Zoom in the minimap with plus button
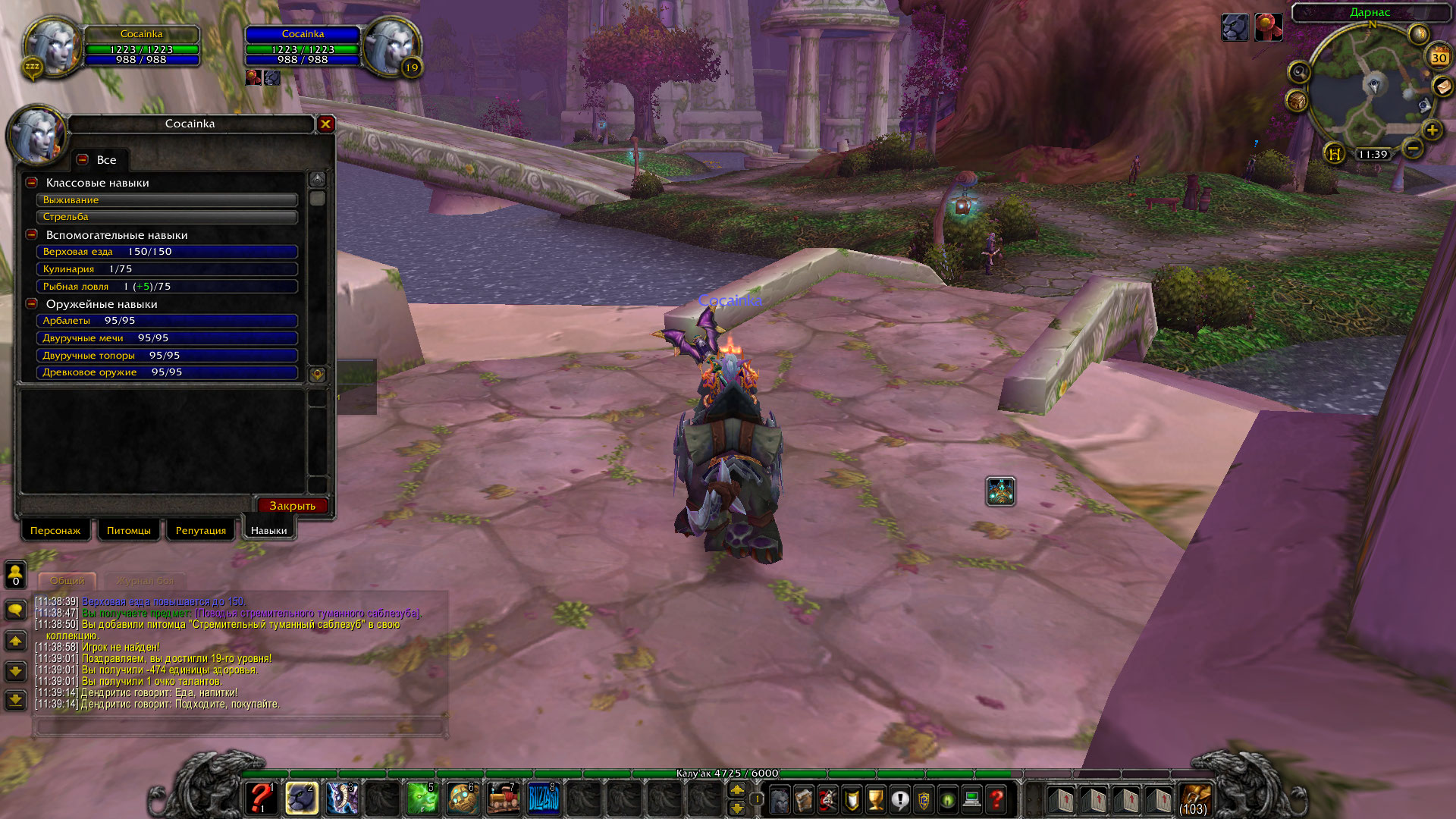The width and height of the screenshot is (1456, 819). [x=1432, y=130]
